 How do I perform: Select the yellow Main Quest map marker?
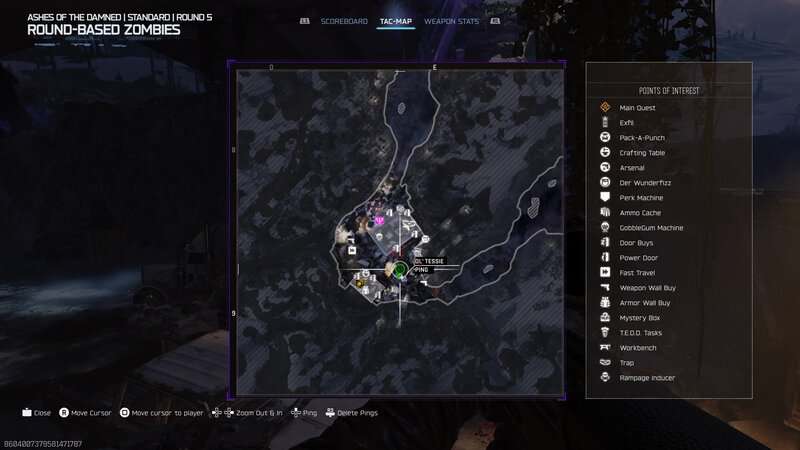pyautogui.click(x=359, y=284)
